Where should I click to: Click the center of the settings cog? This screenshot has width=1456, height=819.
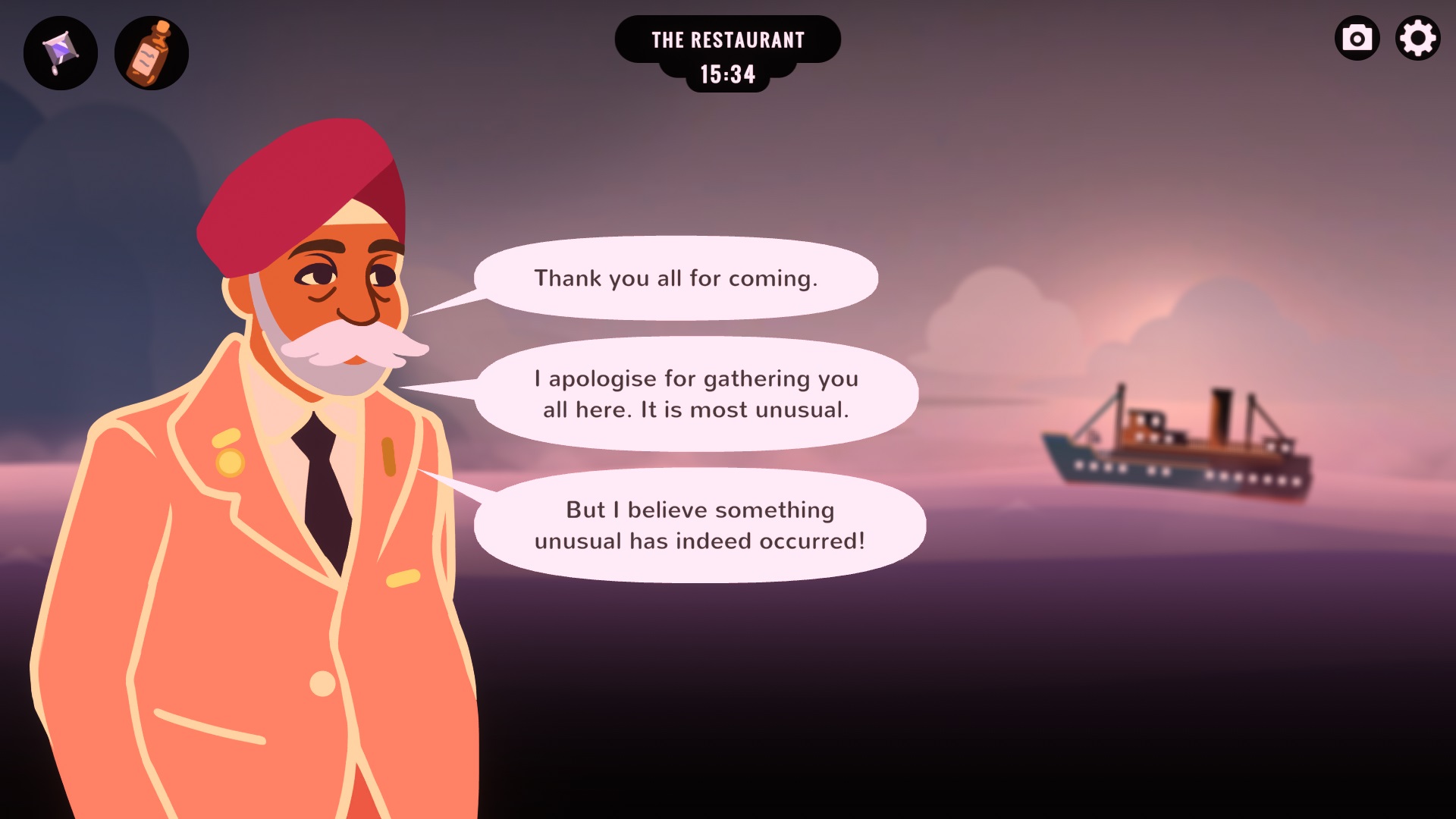1418,37
